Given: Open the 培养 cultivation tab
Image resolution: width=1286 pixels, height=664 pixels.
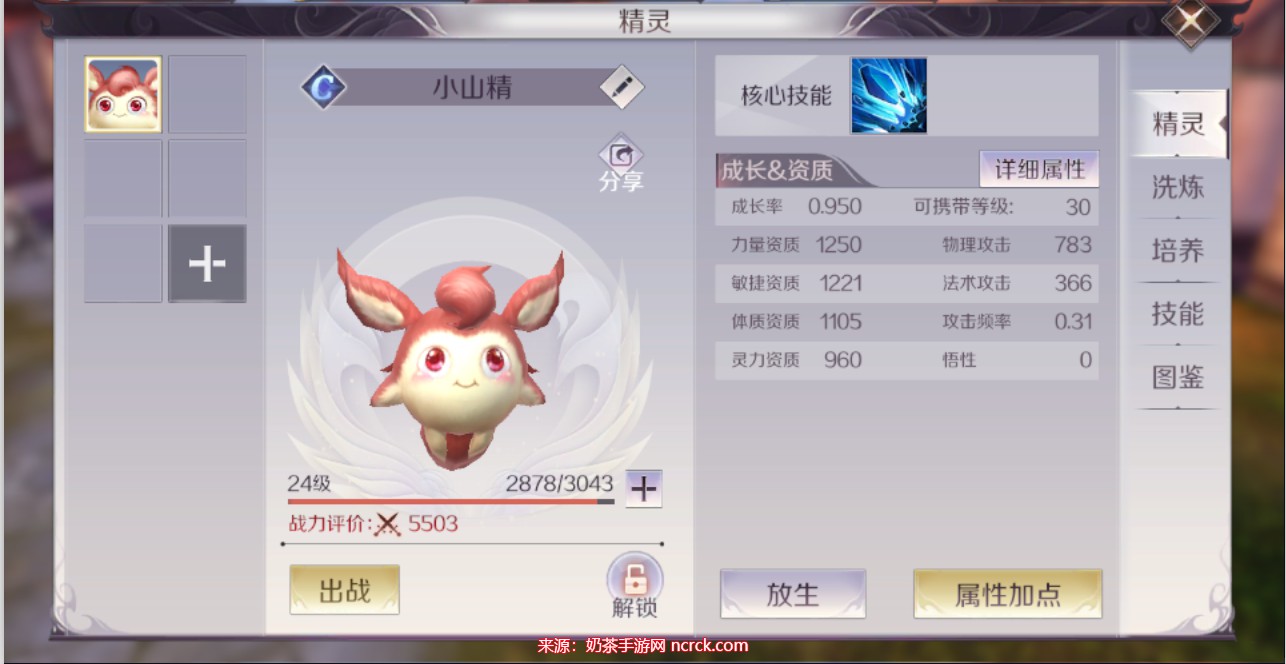Looking at the screenshot, I should [x=1178, y=250].
